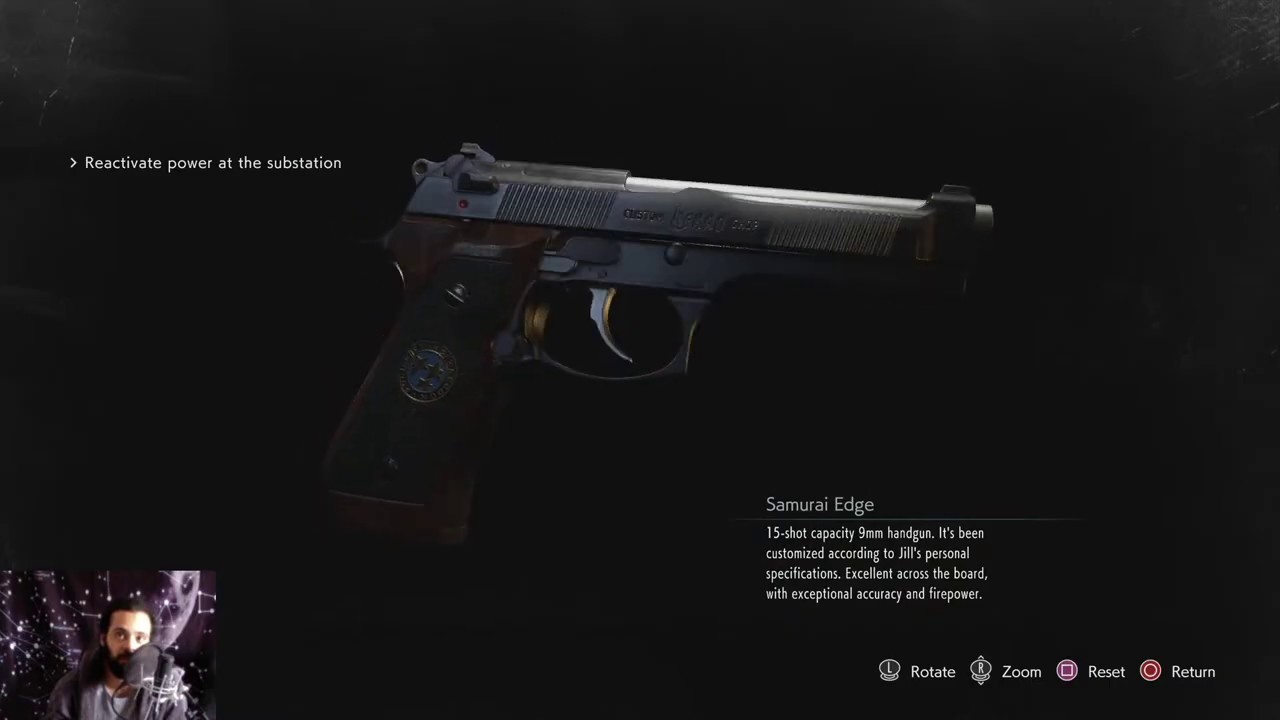Click Return to exit weapon inspection
The height and width of the screenshot is (720, 1280).
1193,671
